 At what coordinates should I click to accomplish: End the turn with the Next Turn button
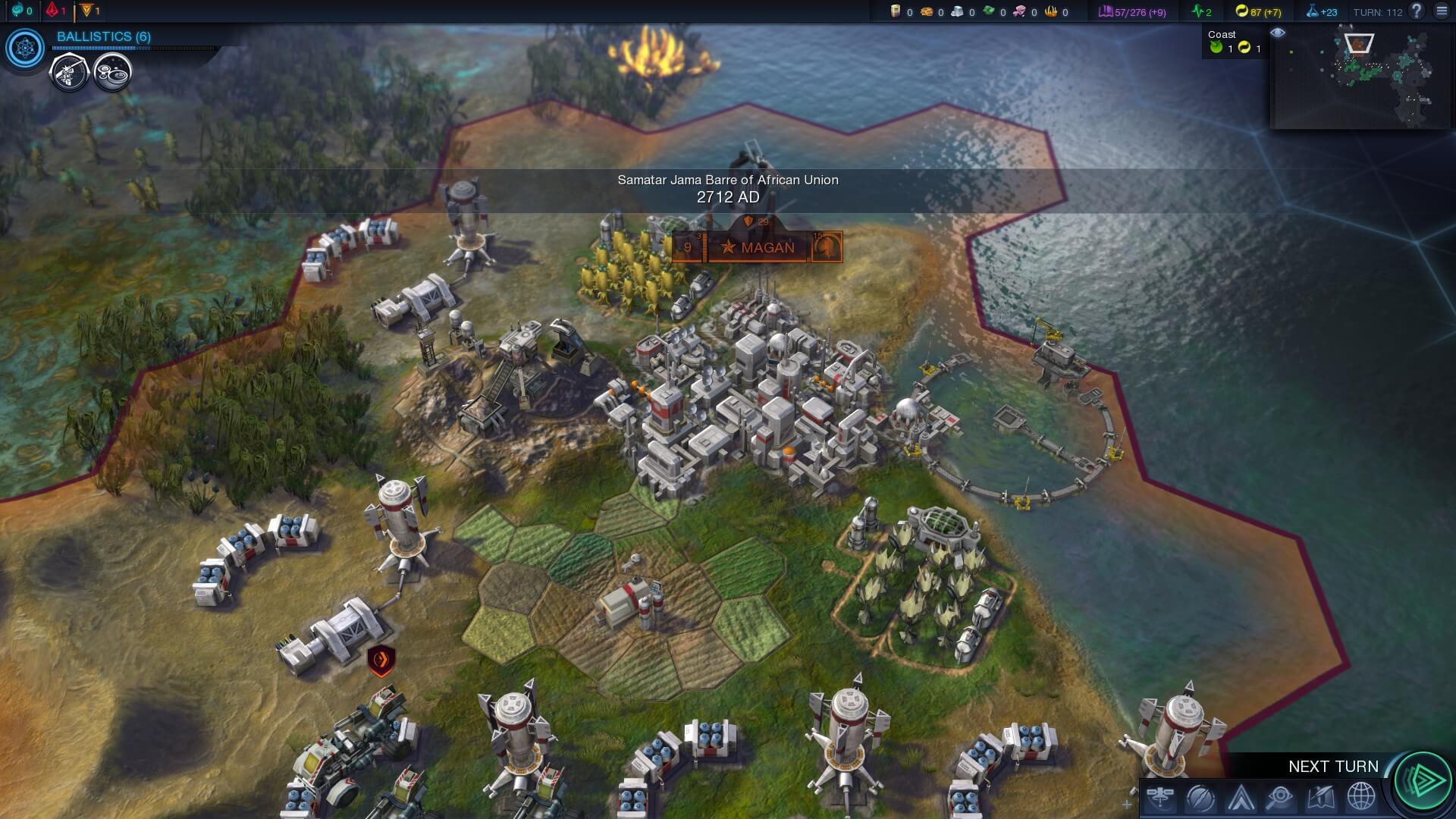point(1422,780)
